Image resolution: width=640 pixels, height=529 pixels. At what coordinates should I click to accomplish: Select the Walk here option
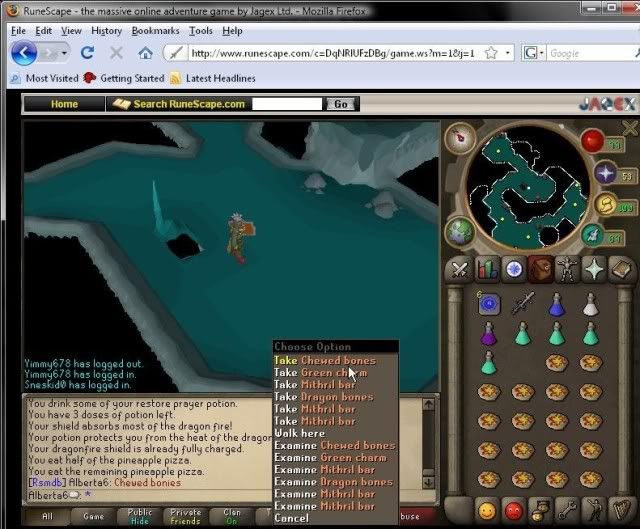300,433
